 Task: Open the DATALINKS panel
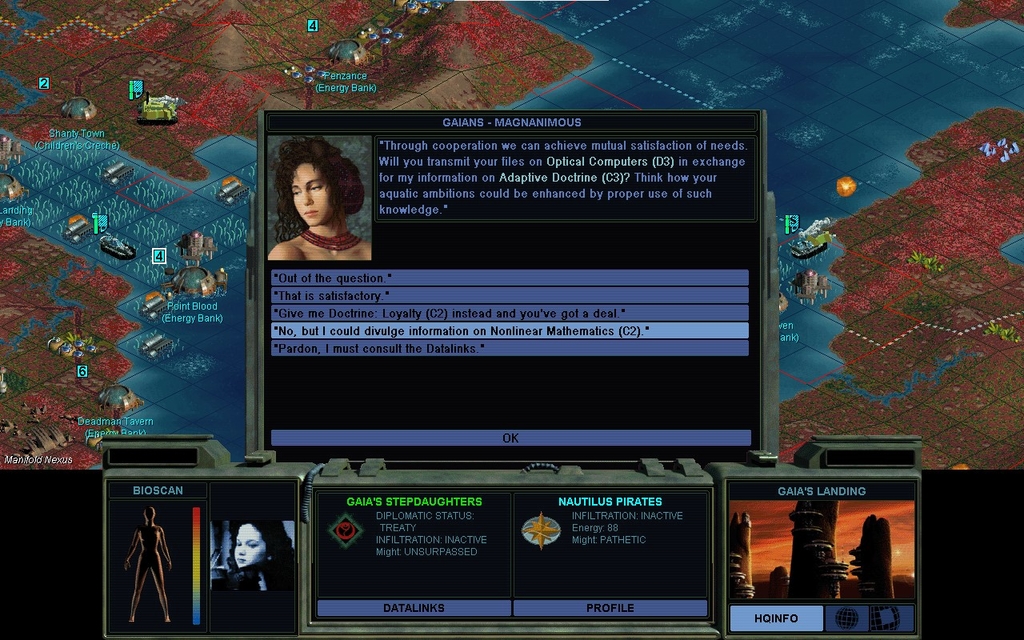(x=414, y=608)
